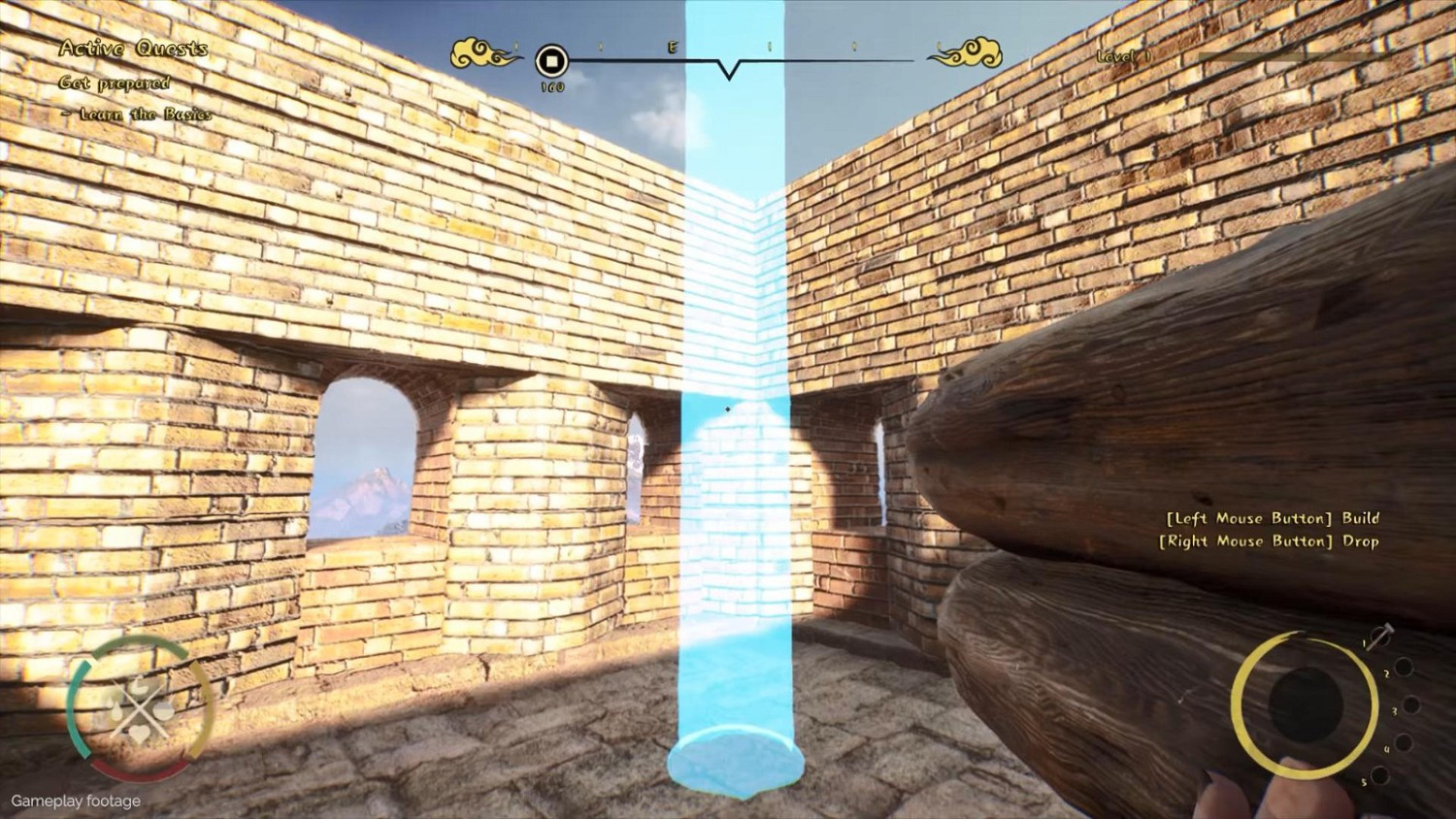This screenshot has height=819, width=1456.
Task: Click hotbar slot 3 circle
Action: [x=1411, y=704]
